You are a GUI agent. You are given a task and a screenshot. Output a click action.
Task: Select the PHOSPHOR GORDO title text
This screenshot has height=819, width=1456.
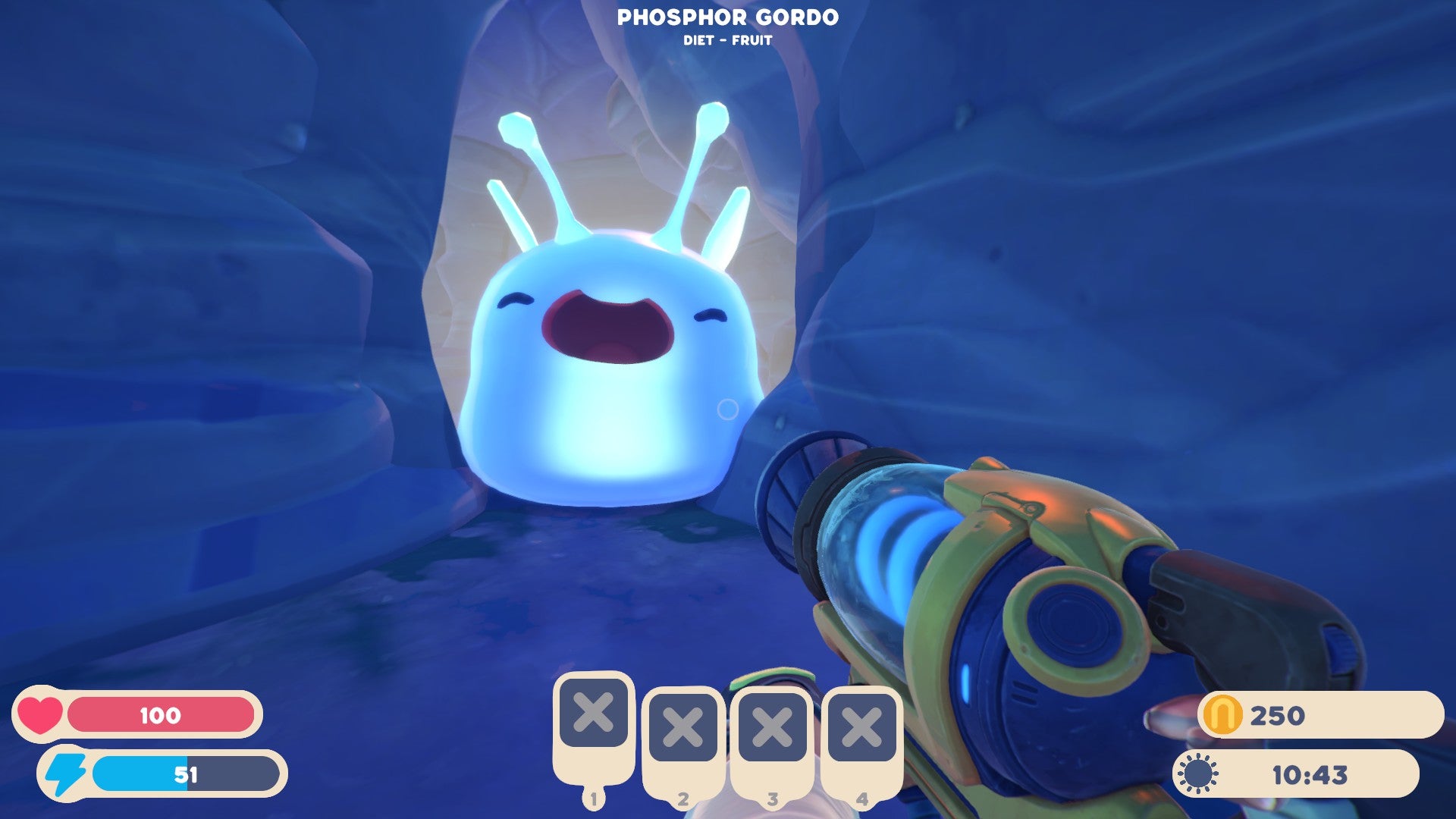coord(728,17)
